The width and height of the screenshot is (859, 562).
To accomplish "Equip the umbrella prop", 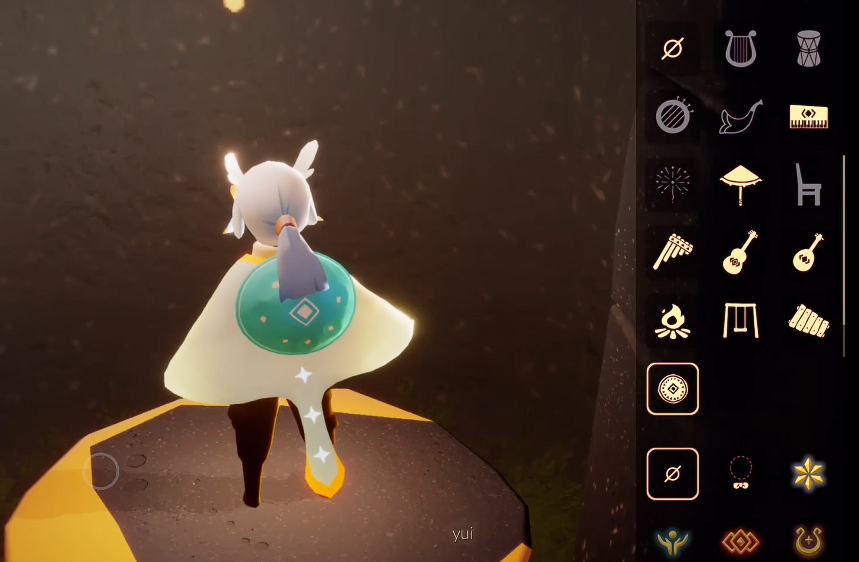I will pos(740,184).
